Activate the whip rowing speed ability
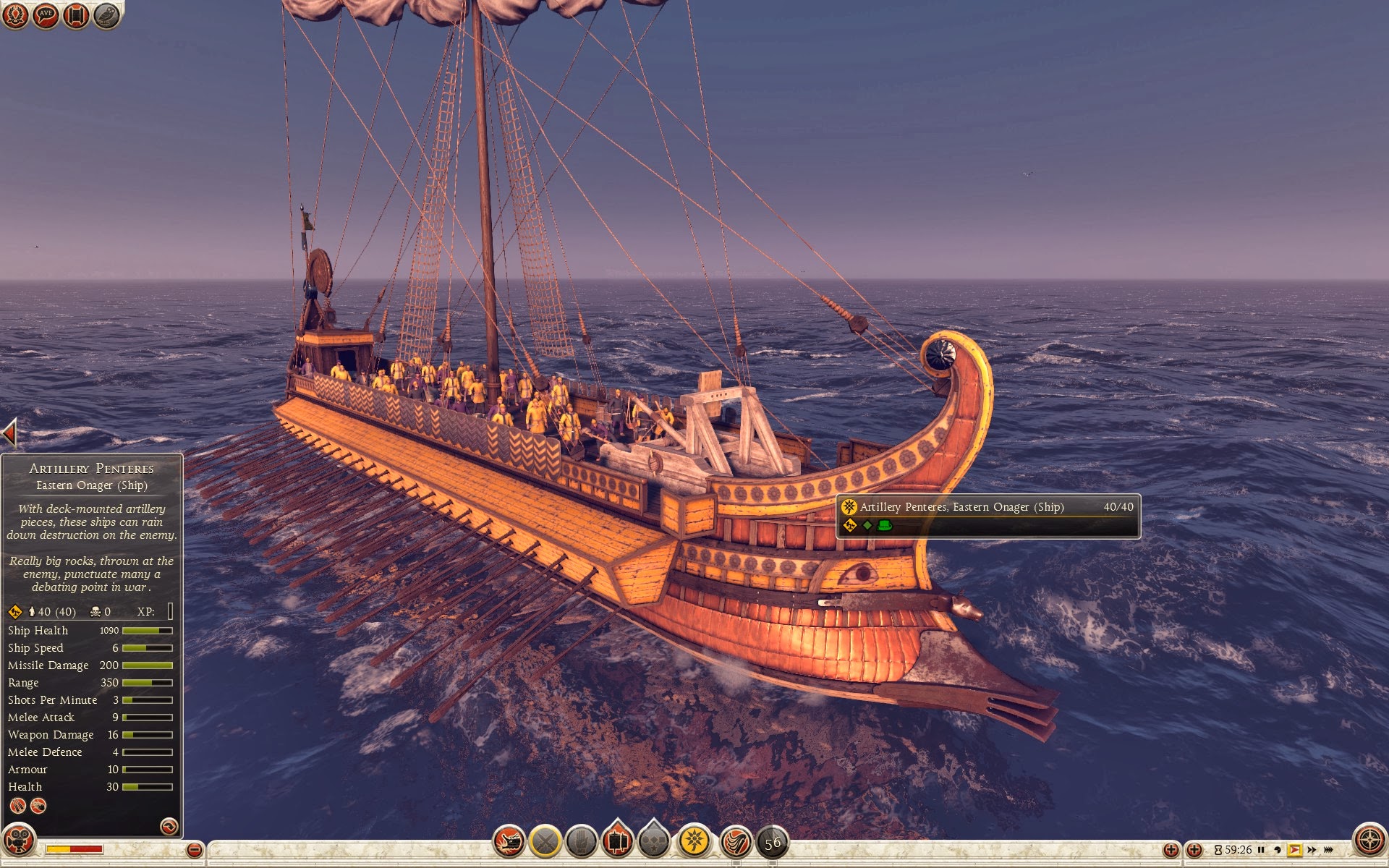Screen dimensions: 1389x868 pos(736,842)
